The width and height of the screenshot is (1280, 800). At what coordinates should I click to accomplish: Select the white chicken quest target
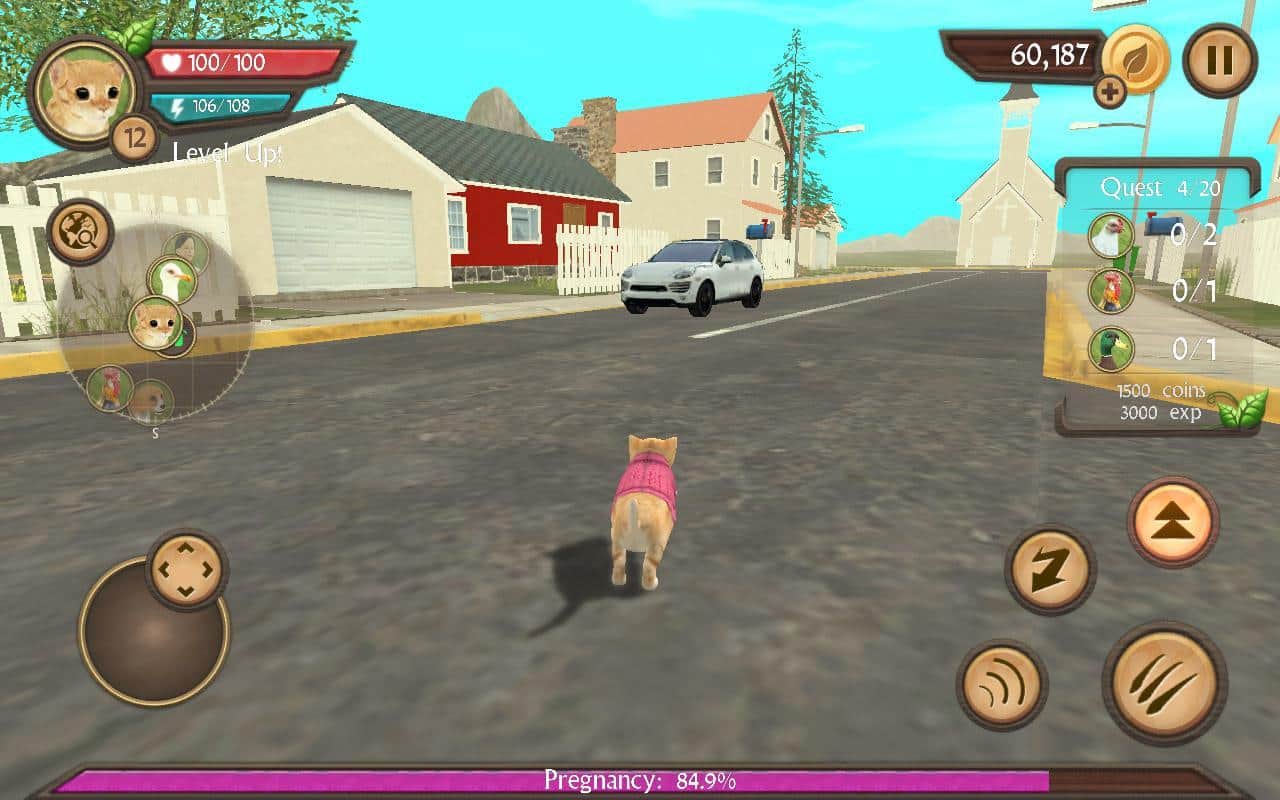pyautogui.click(x=1111, y=236)
